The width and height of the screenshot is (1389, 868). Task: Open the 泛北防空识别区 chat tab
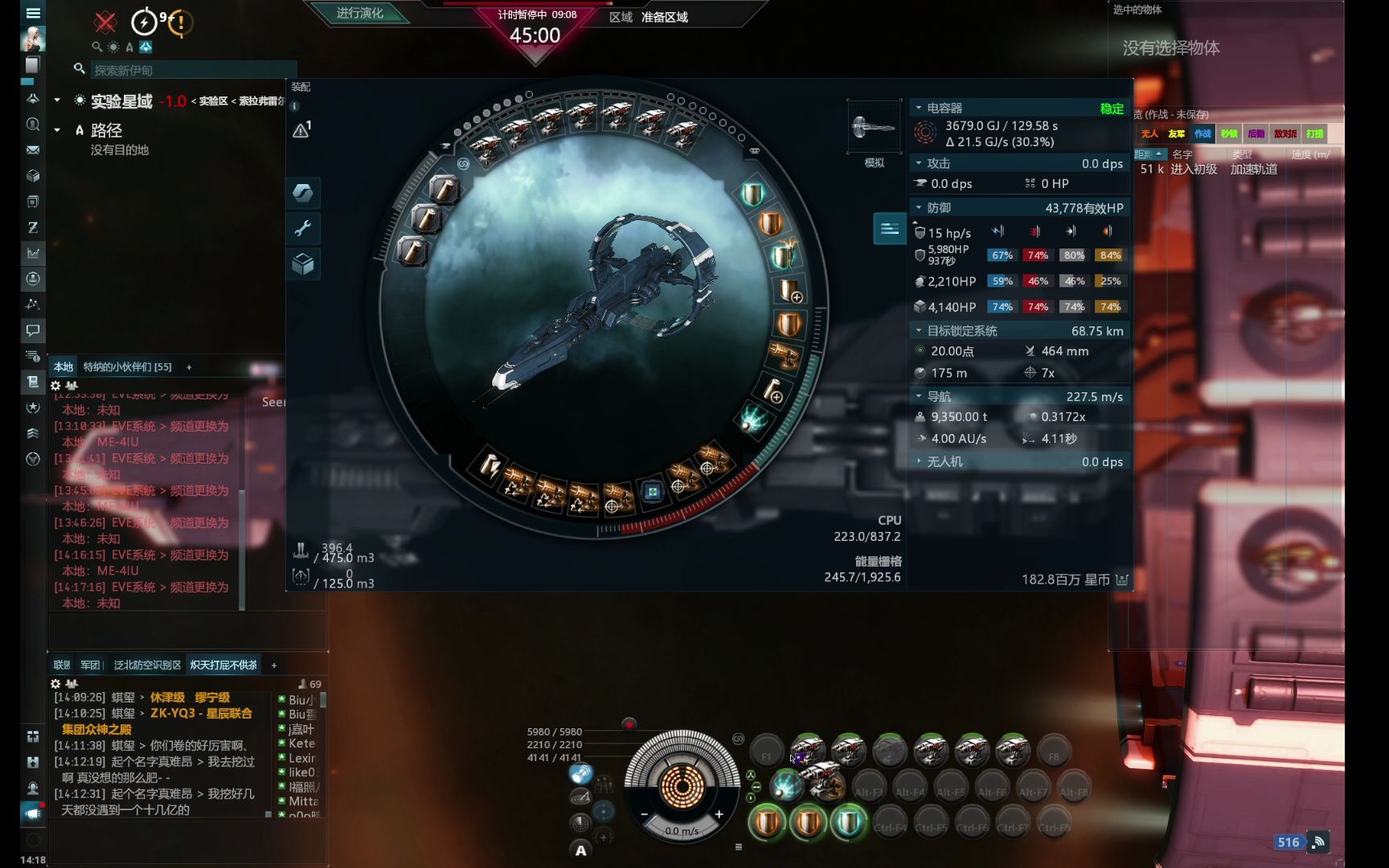(x=147, y=665)
